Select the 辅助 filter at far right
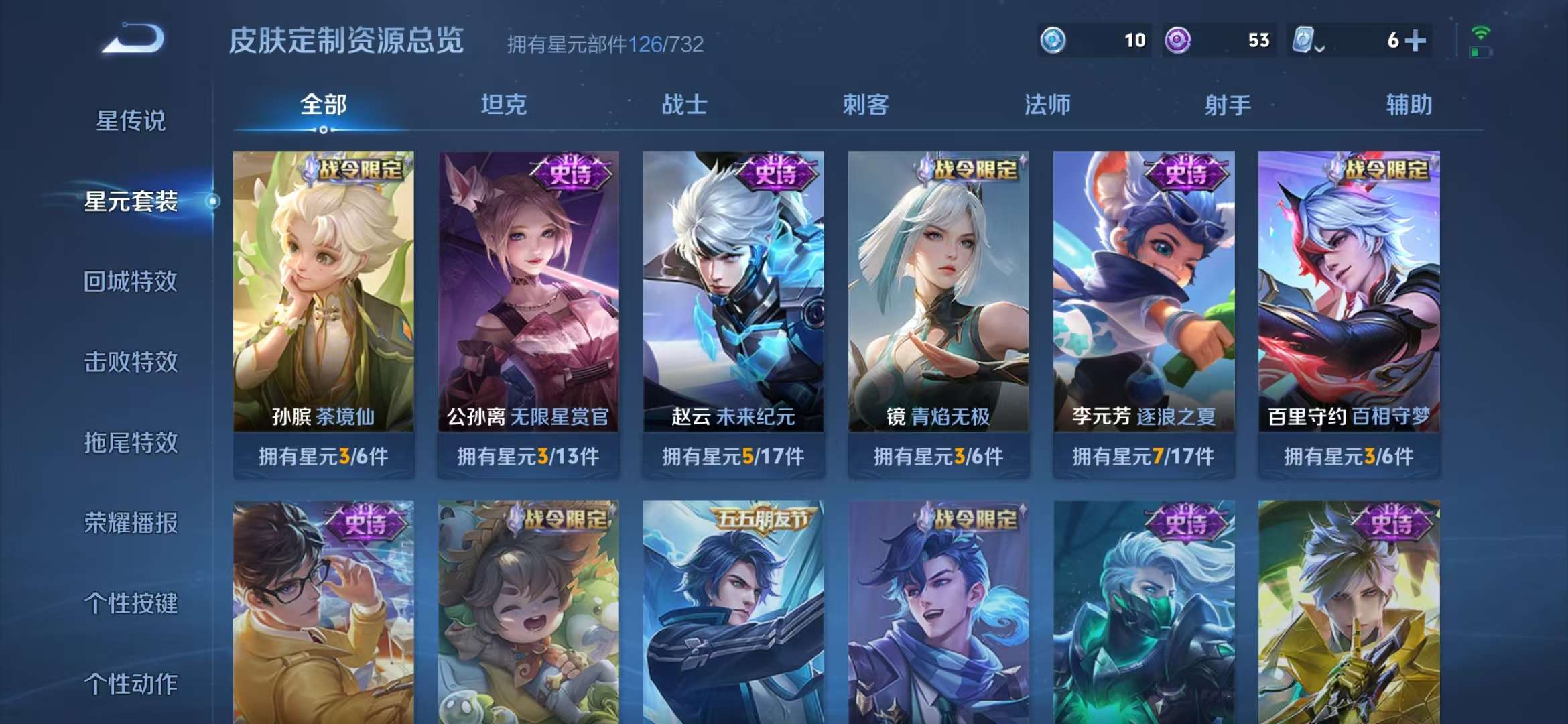The height and width of the screenshot is (724, 1568). pyautogui.click(x=1410, y=105)
